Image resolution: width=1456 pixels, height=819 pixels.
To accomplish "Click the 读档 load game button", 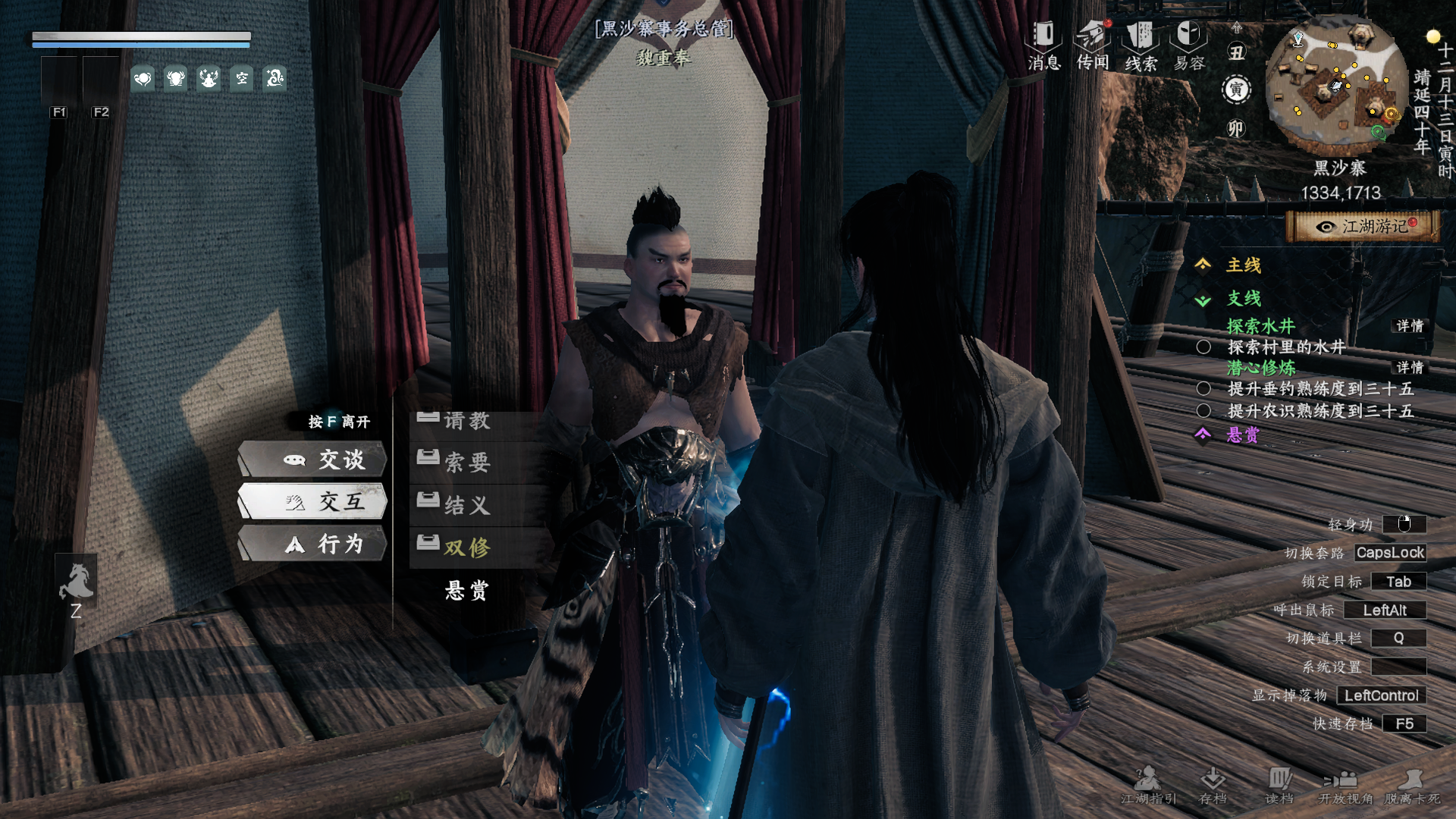I will pyautogui.click(x=1279, y=786).
